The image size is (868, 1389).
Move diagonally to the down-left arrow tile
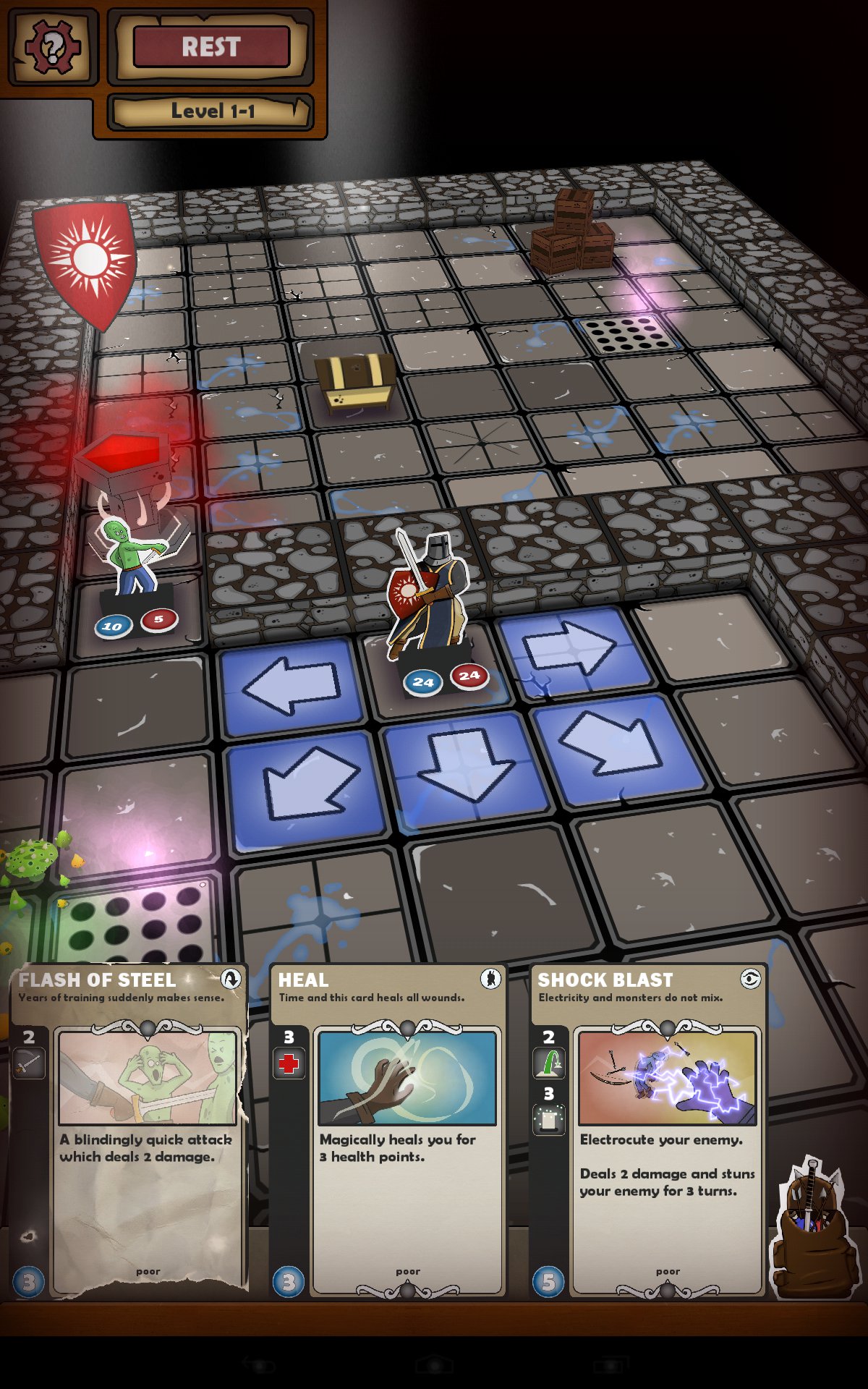pos(307,786)
